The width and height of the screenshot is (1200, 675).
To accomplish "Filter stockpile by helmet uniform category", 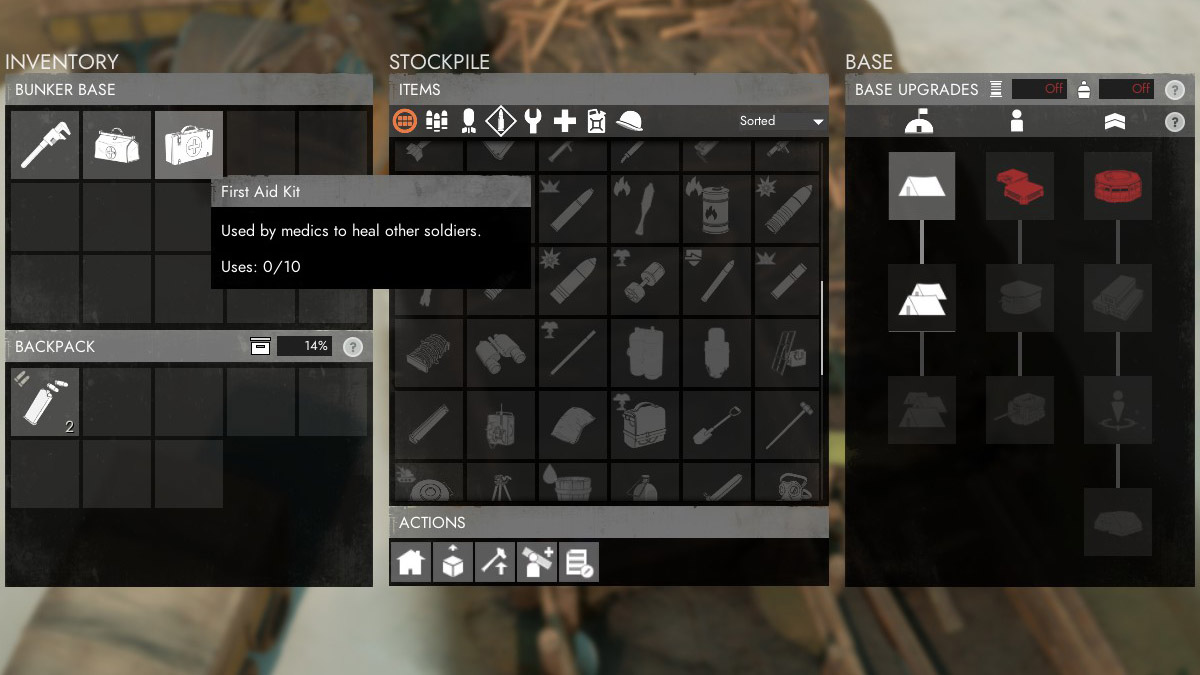I will (x=630, y=122).
